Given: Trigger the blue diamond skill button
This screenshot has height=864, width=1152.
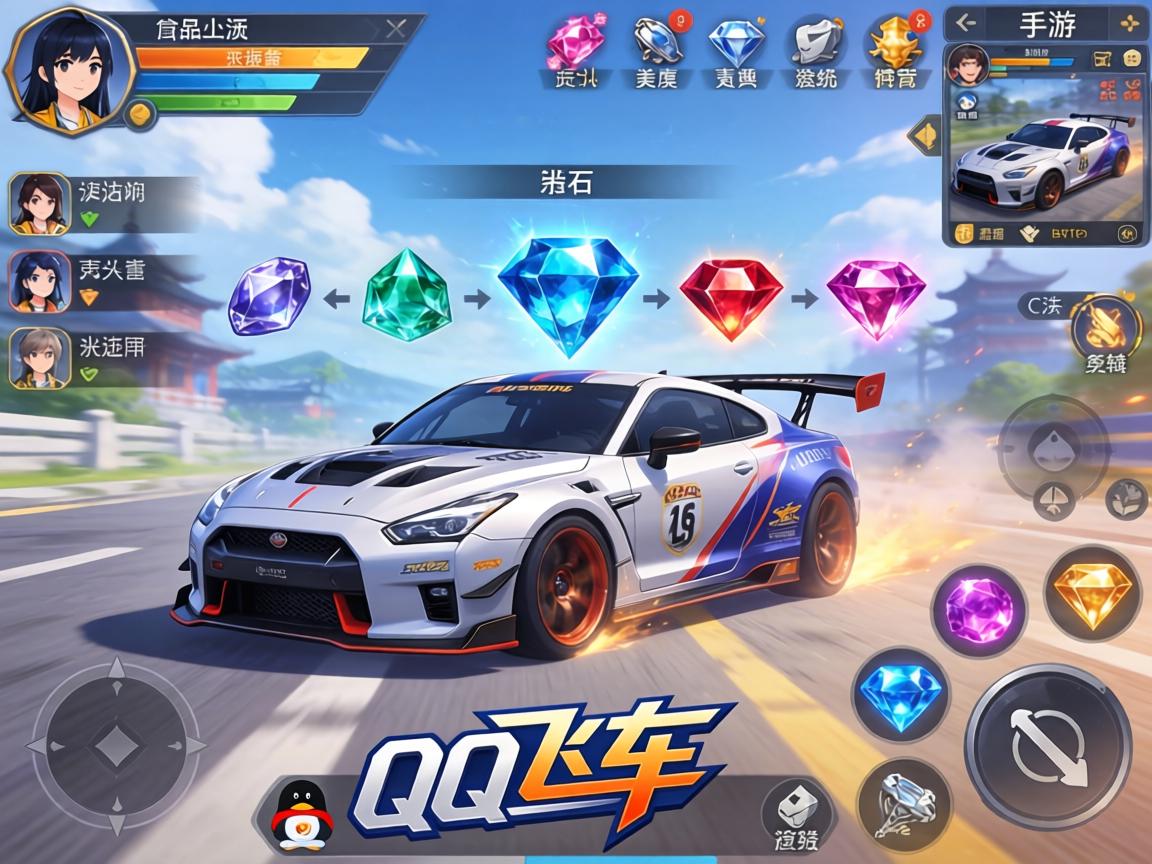Looking at the screenshot, I should click(x=901, y=692).
